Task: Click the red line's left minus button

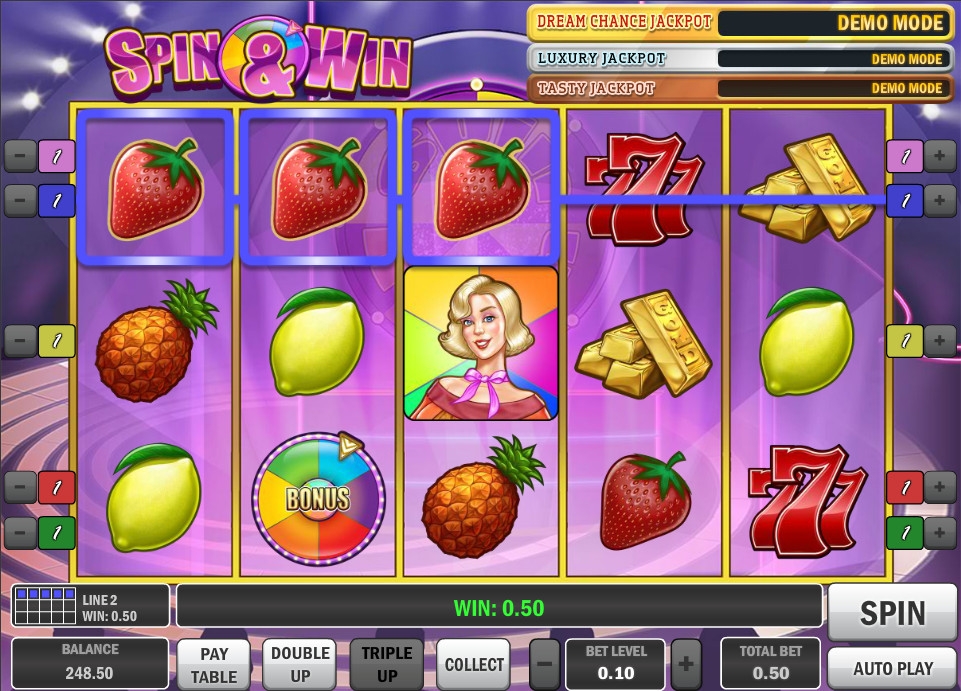Action: tap(20, 487)
